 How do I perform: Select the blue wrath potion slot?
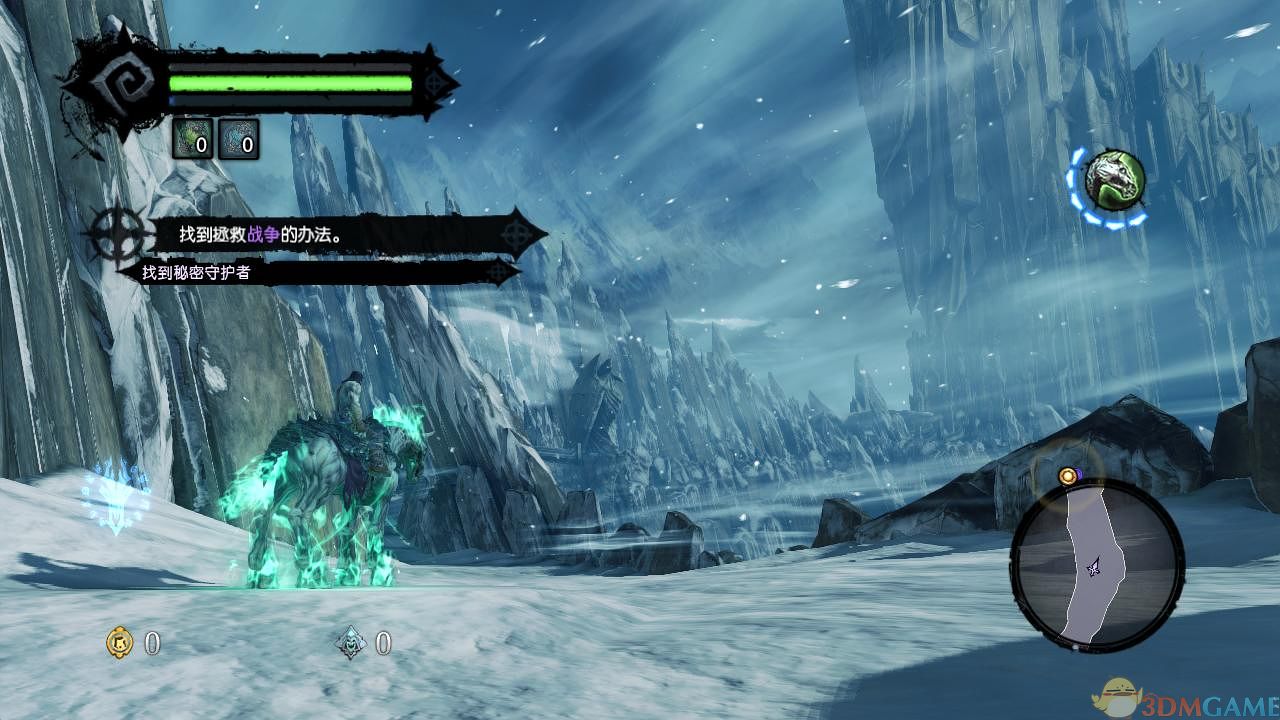tap(238, 140)
